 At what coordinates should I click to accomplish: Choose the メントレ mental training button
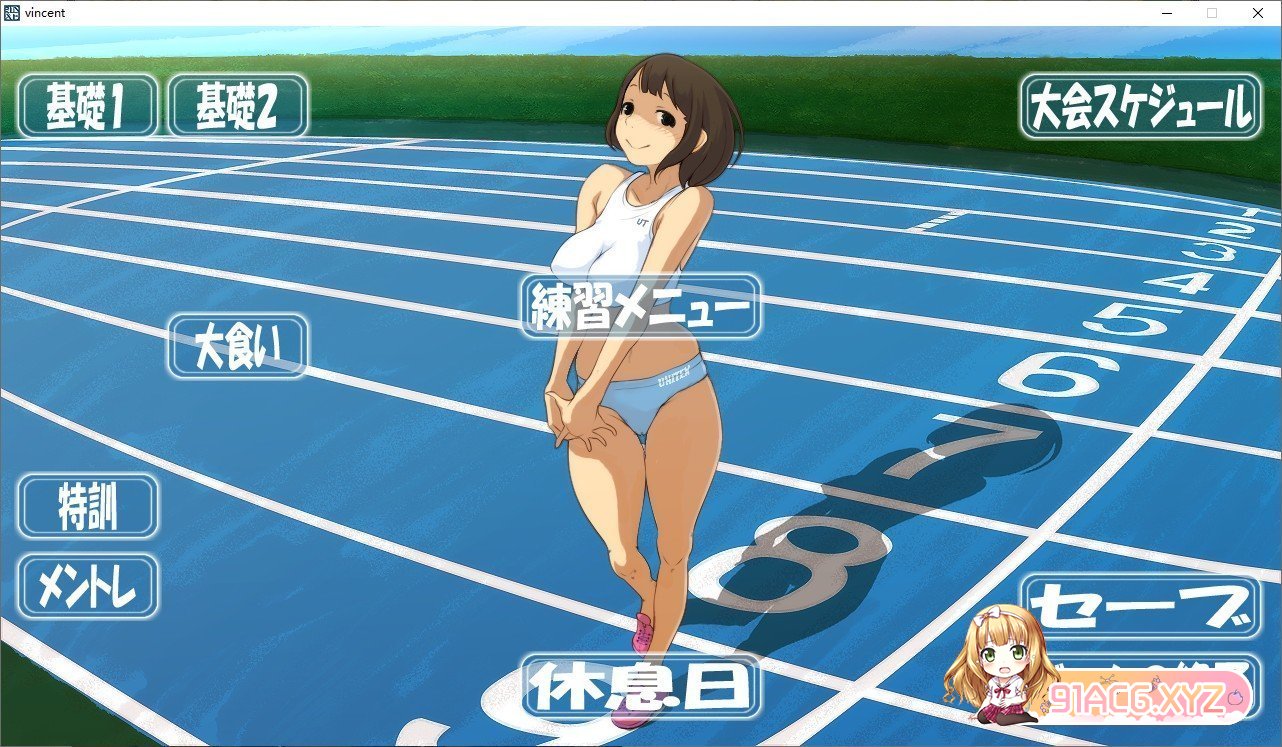88,586
